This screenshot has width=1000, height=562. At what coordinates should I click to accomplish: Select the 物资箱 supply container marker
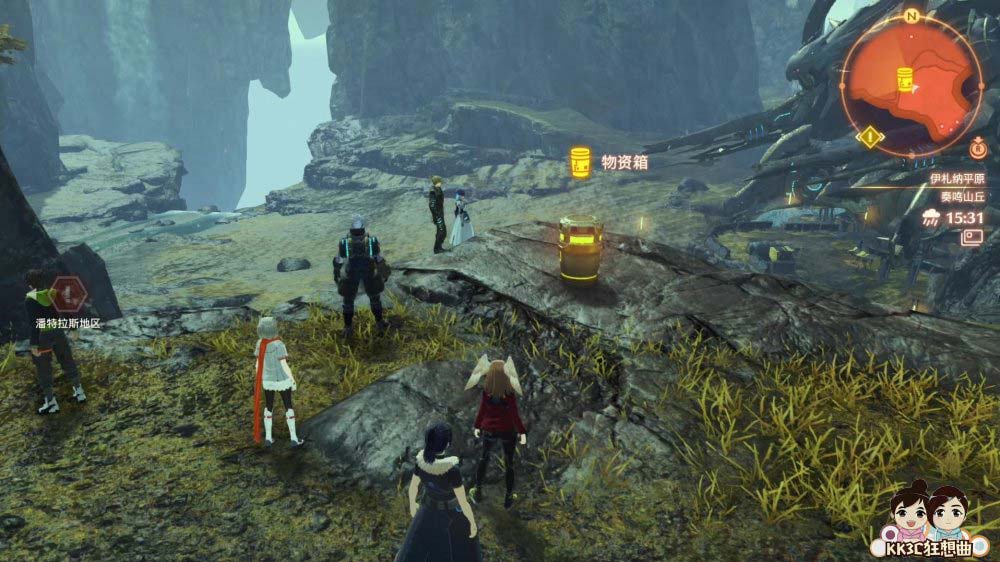click(x=580, y=162)
